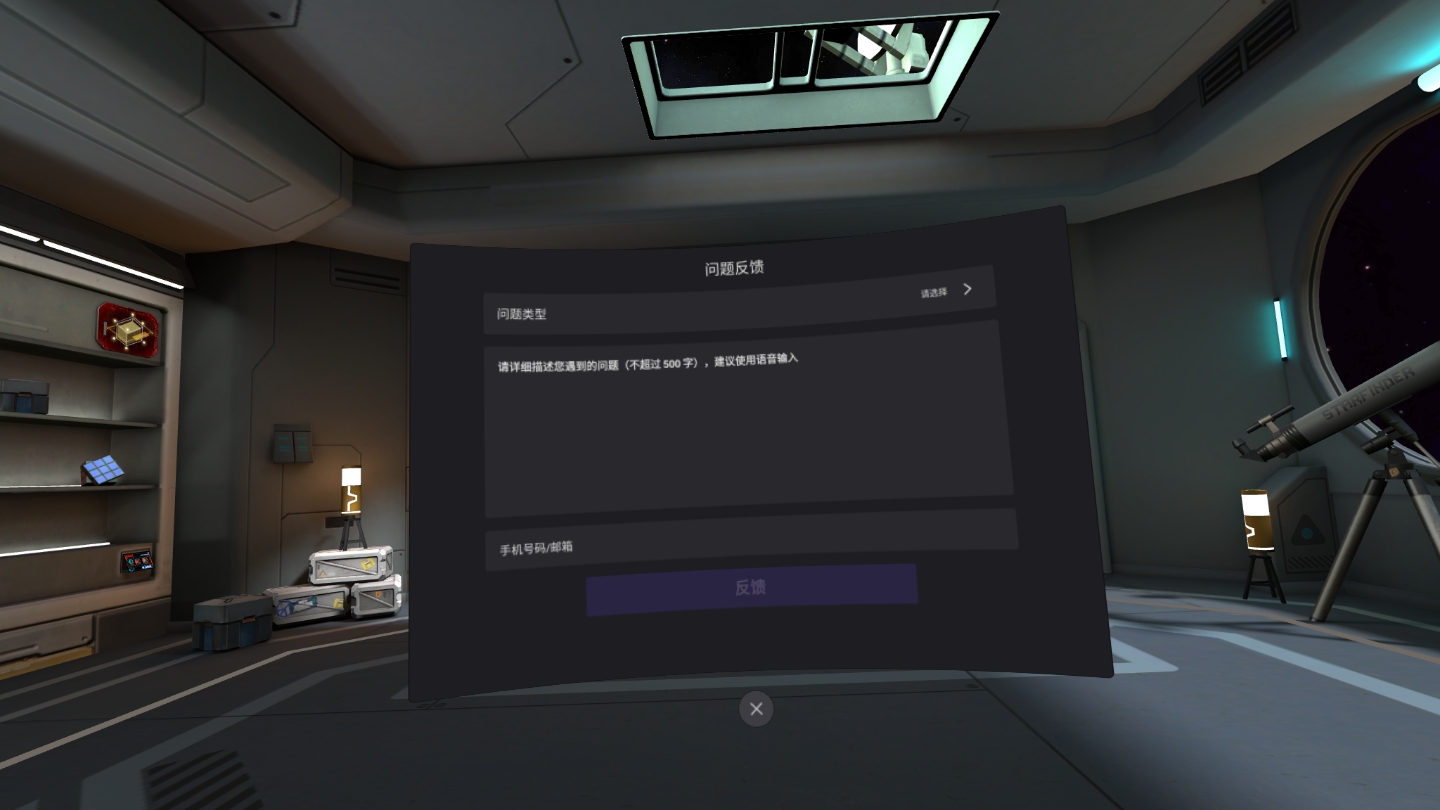Click the X to dismiss the feedback panel
The image size is (1440, 810).
tap(755, 709)
